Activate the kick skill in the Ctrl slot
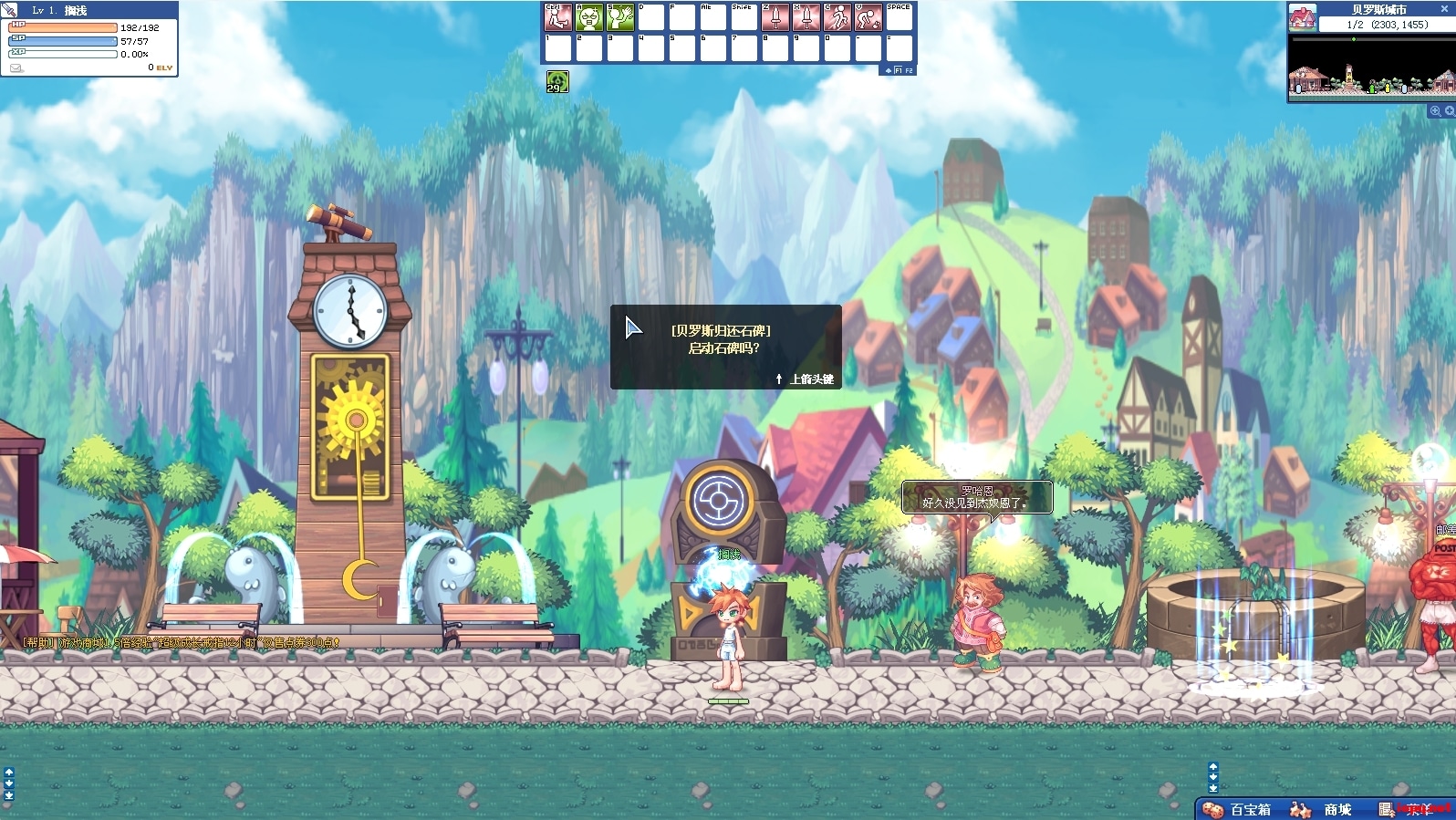 (558, 17)
